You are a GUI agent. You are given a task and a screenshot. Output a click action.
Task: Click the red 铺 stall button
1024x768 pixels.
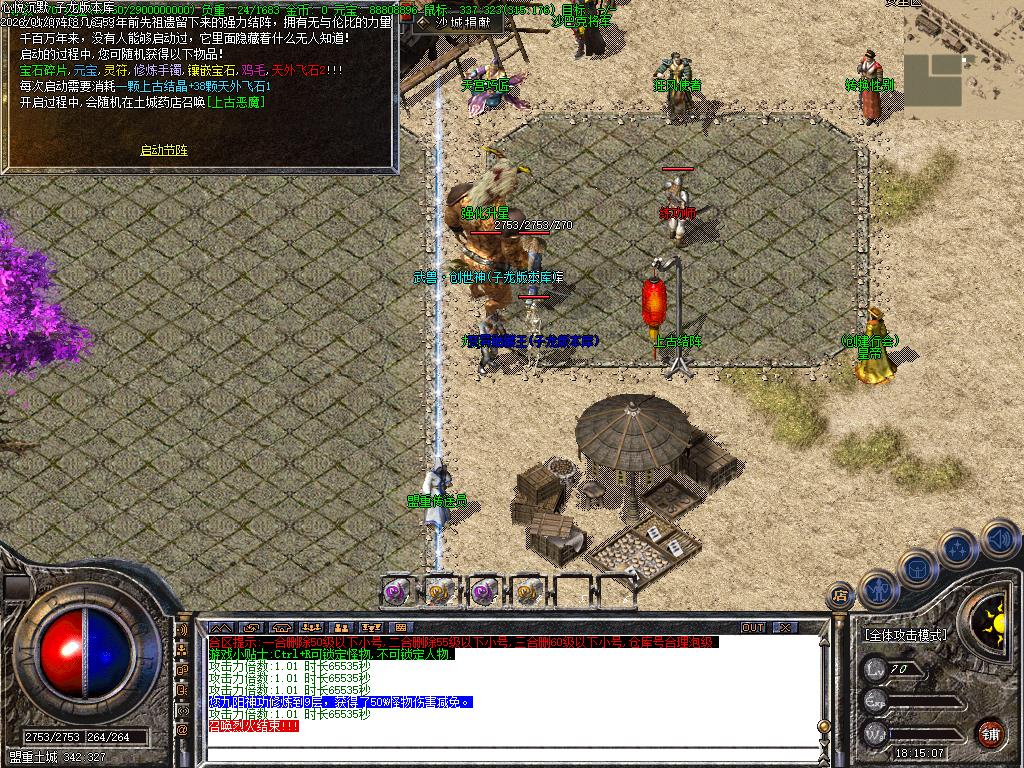990,732
